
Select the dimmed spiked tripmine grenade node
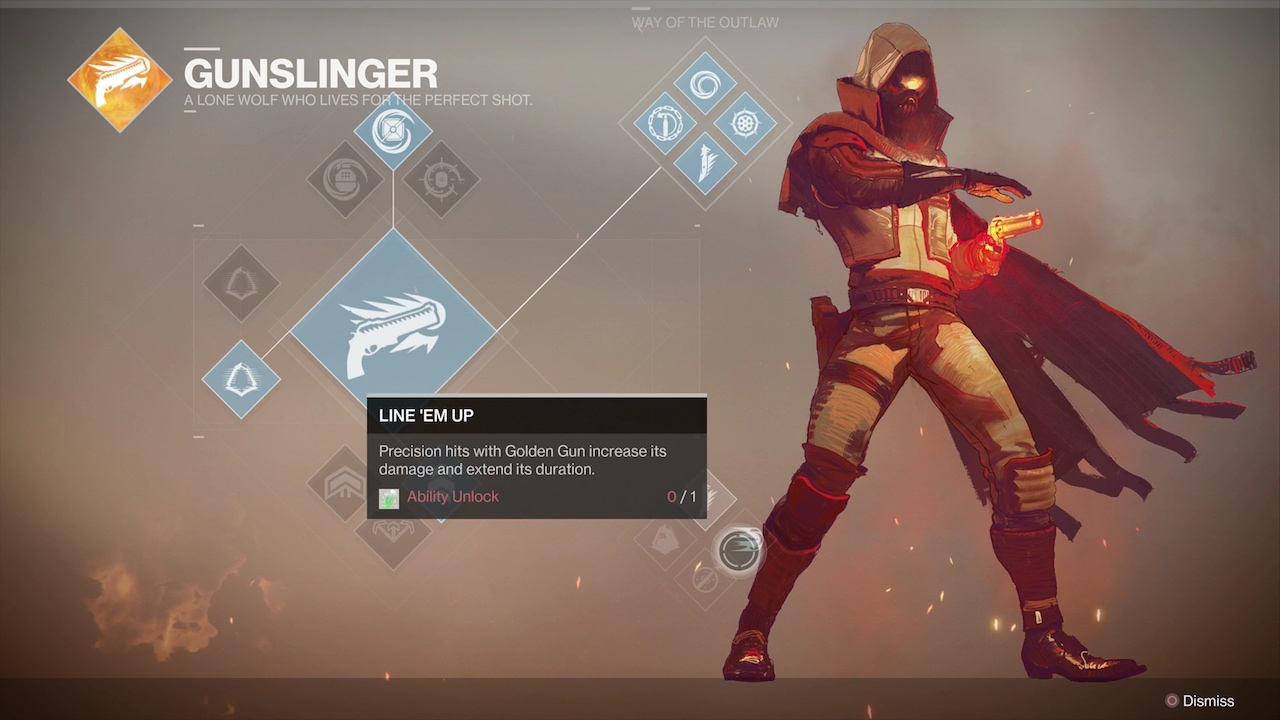441,180
